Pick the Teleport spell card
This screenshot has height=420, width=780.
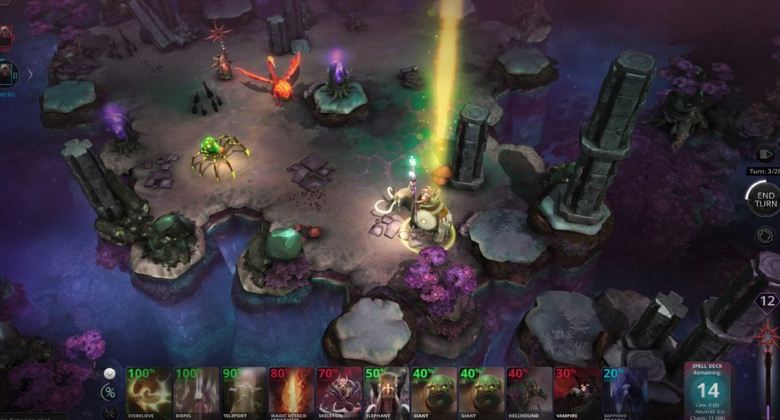click(x=243, y=392)
